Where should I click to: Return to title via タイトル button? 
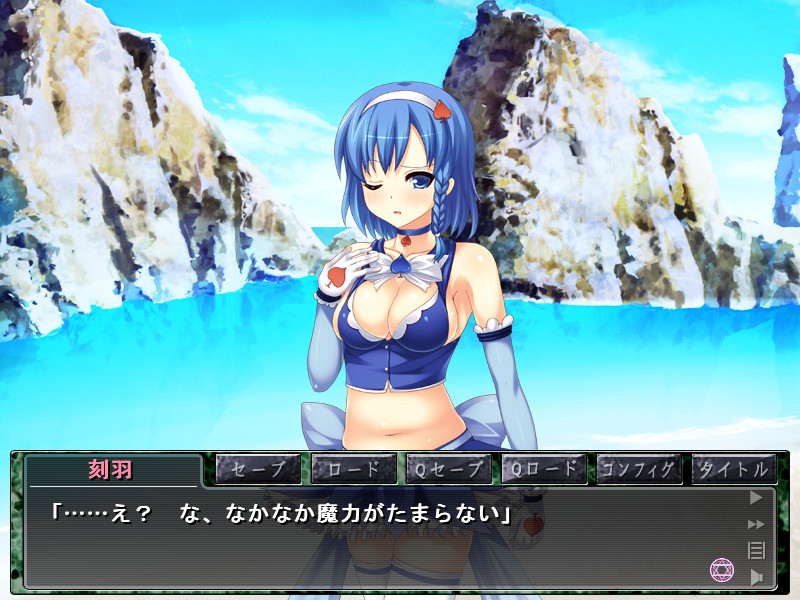point(734,468)
